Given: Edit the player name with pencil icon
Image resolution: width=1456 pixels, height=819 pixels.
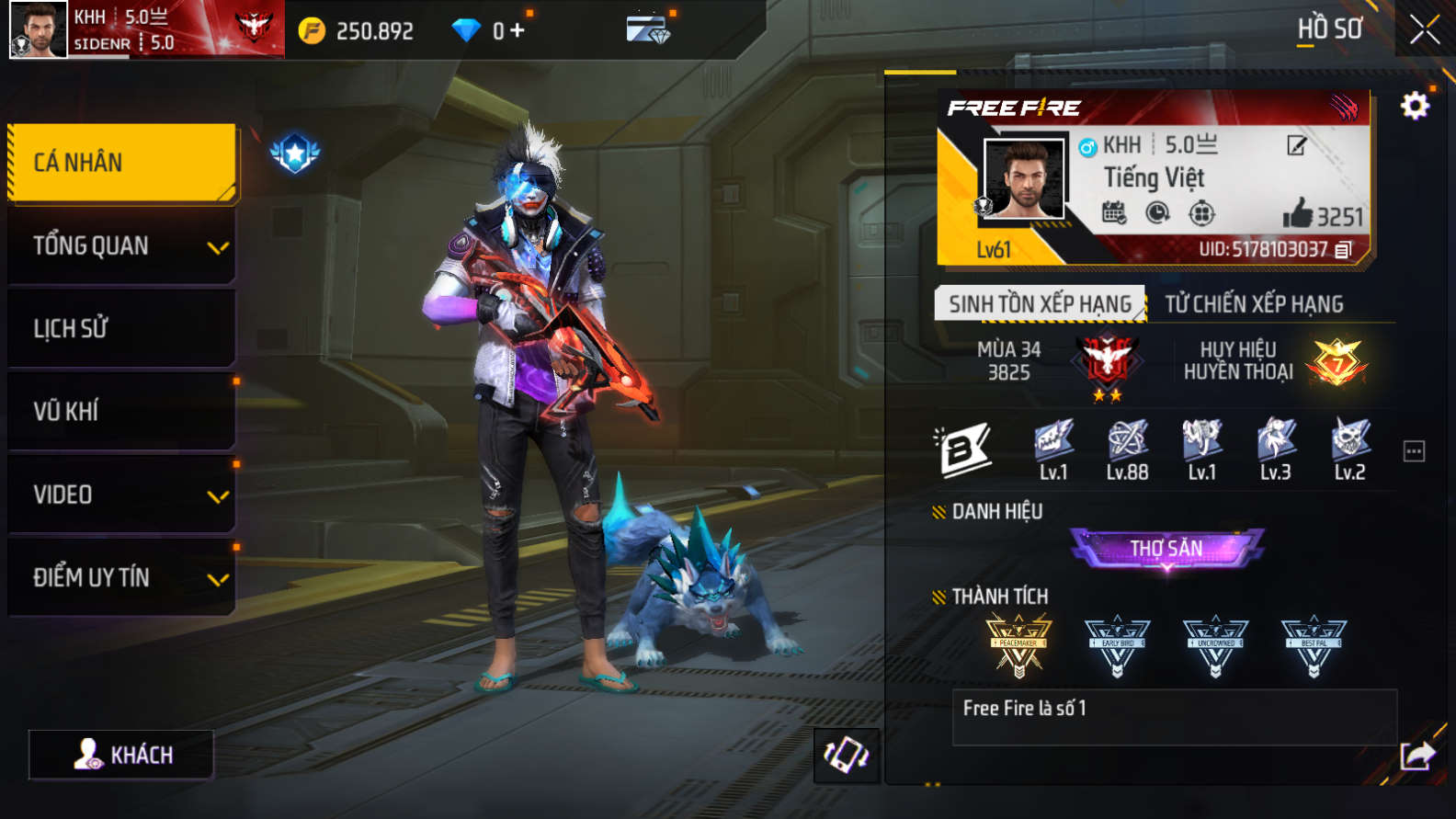Looking at the screenshot, I should [x=1296, y=145].
